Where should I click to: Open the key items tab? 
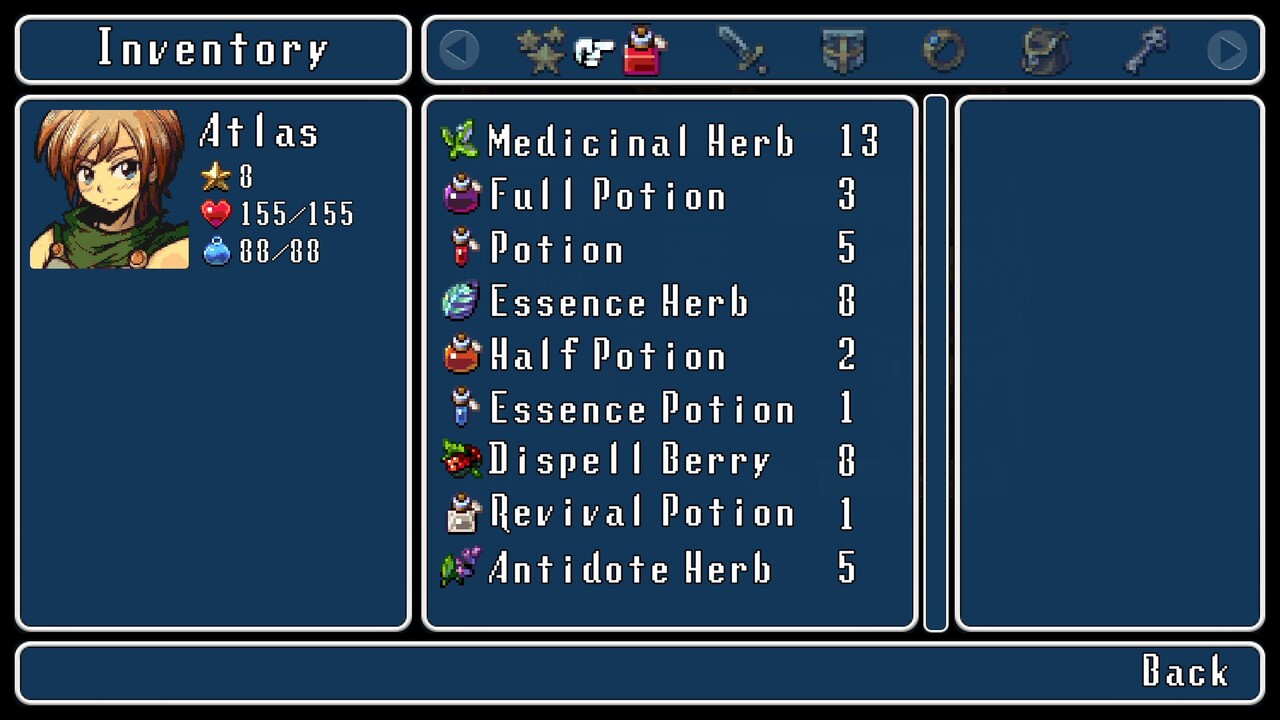tap(1146, 50)
